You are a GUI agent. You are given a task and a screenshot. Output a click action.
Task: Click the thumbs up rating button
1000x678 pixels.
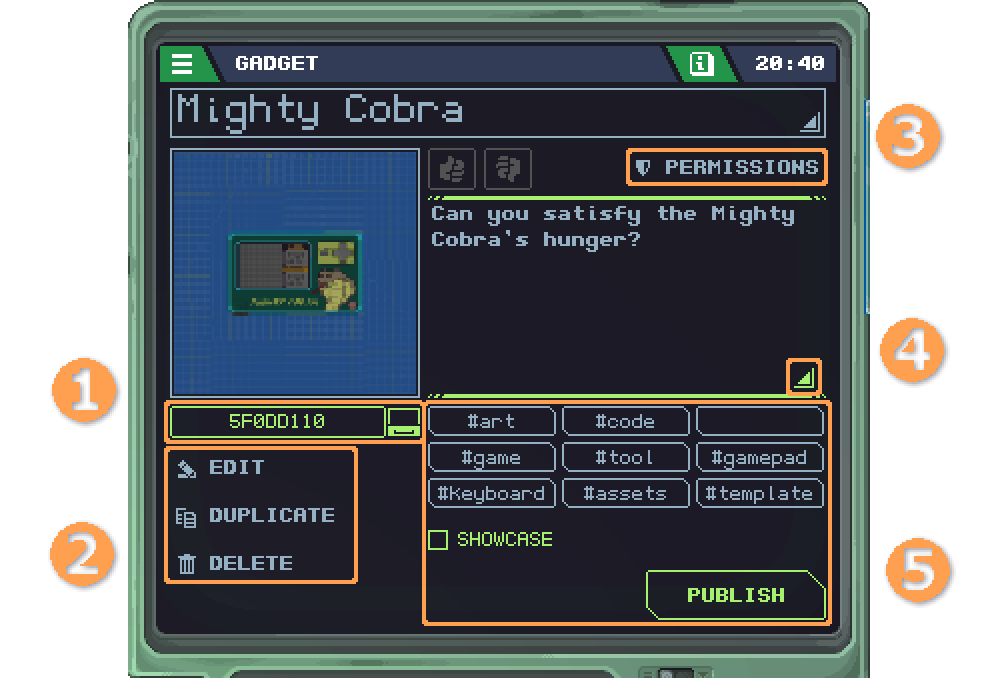[452, 168]
